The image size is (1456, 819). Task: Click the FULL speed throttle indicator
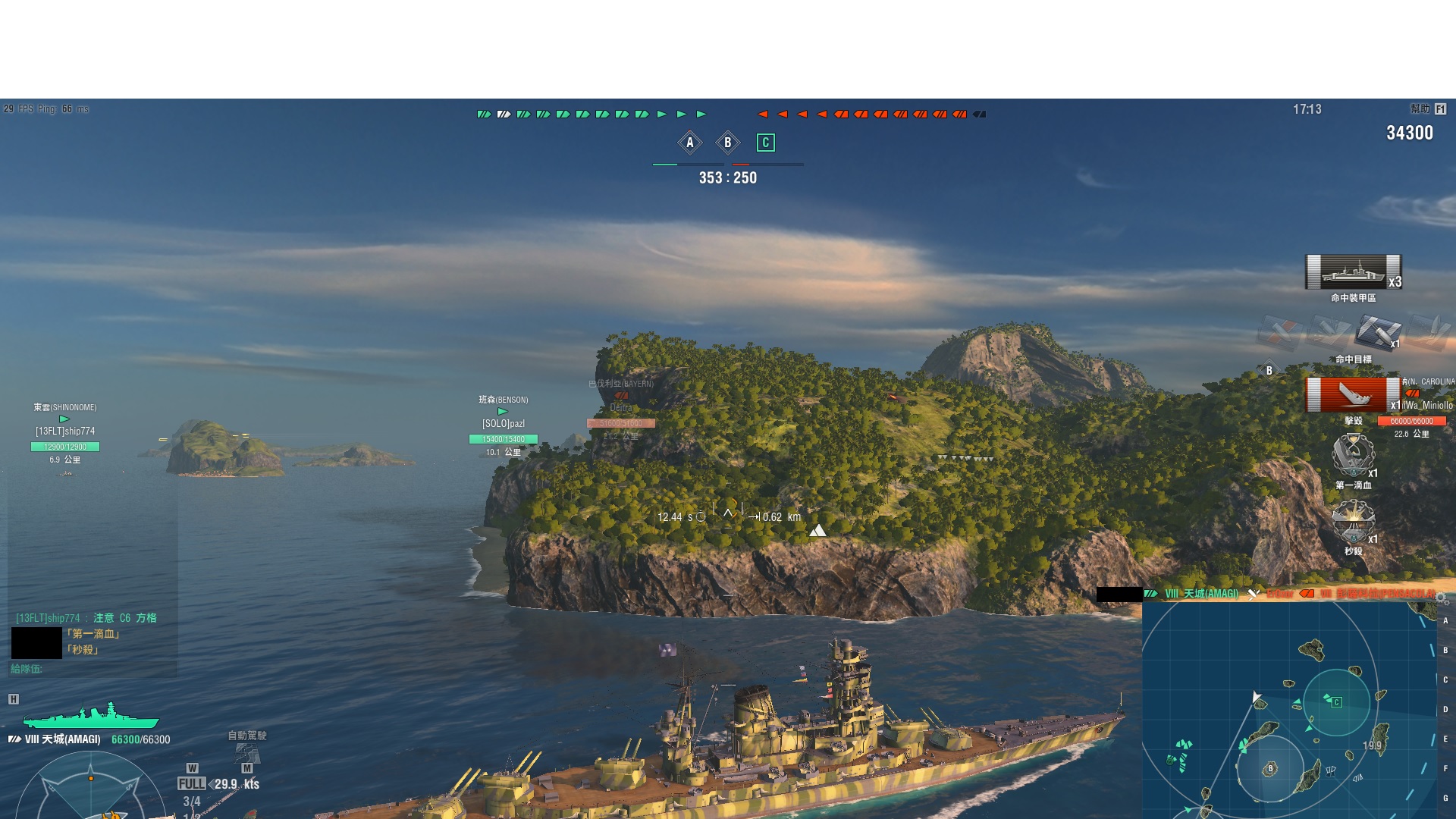192,784
